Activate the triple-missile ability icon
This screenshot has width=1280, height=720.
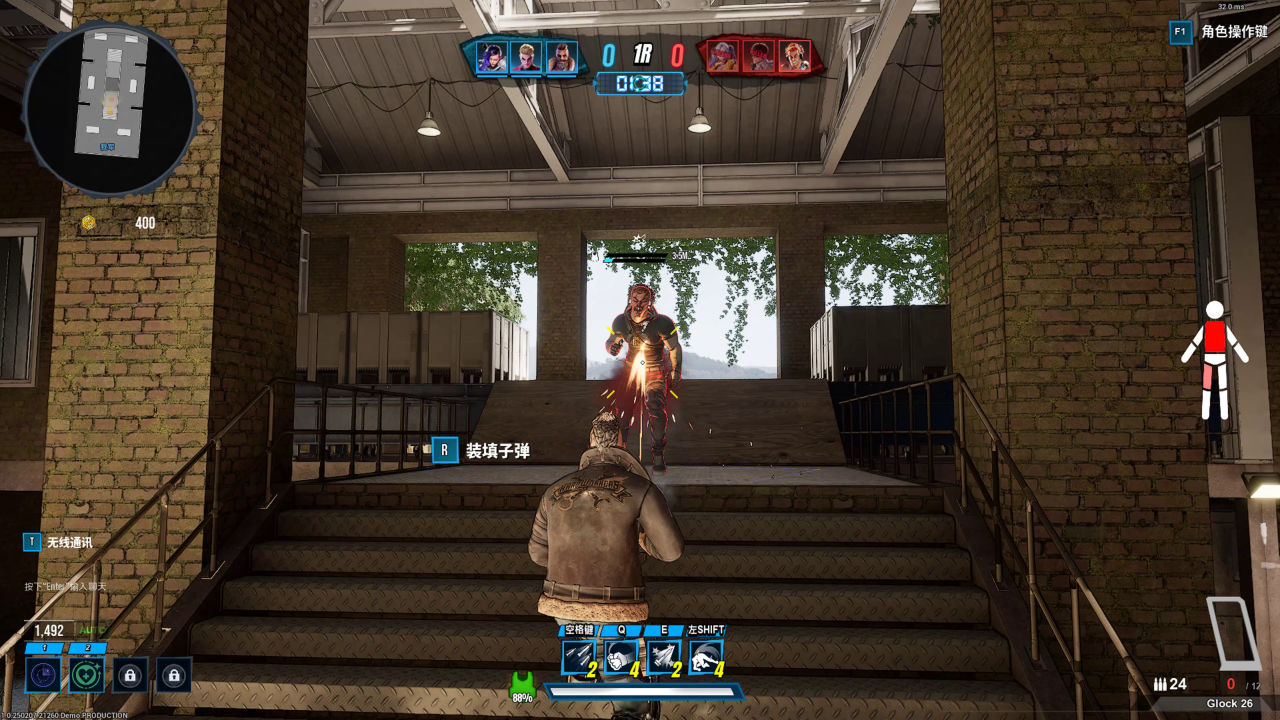point(578,656)
